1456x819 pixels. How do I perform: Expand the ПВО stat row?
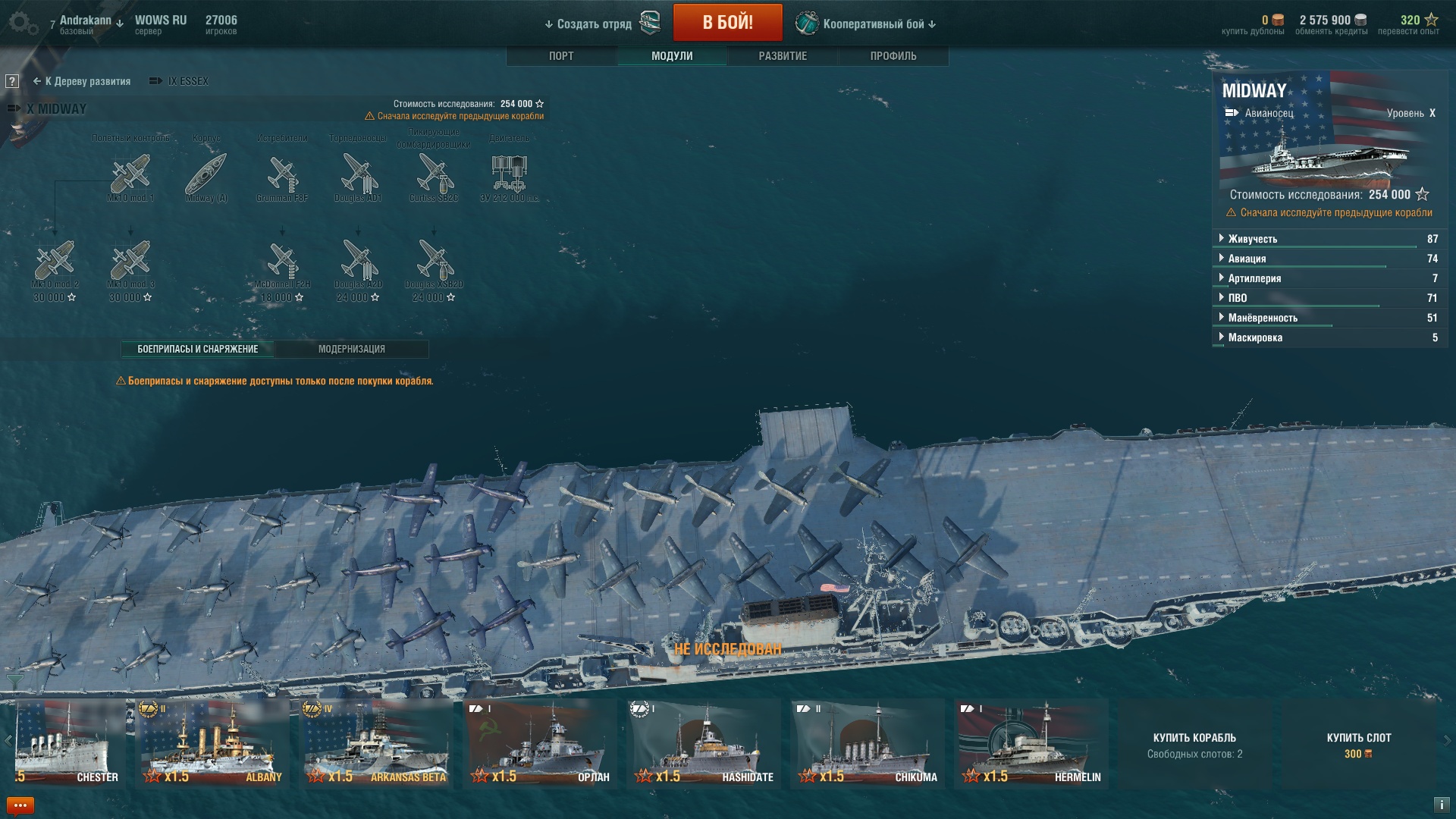(x=1238, y=298)
